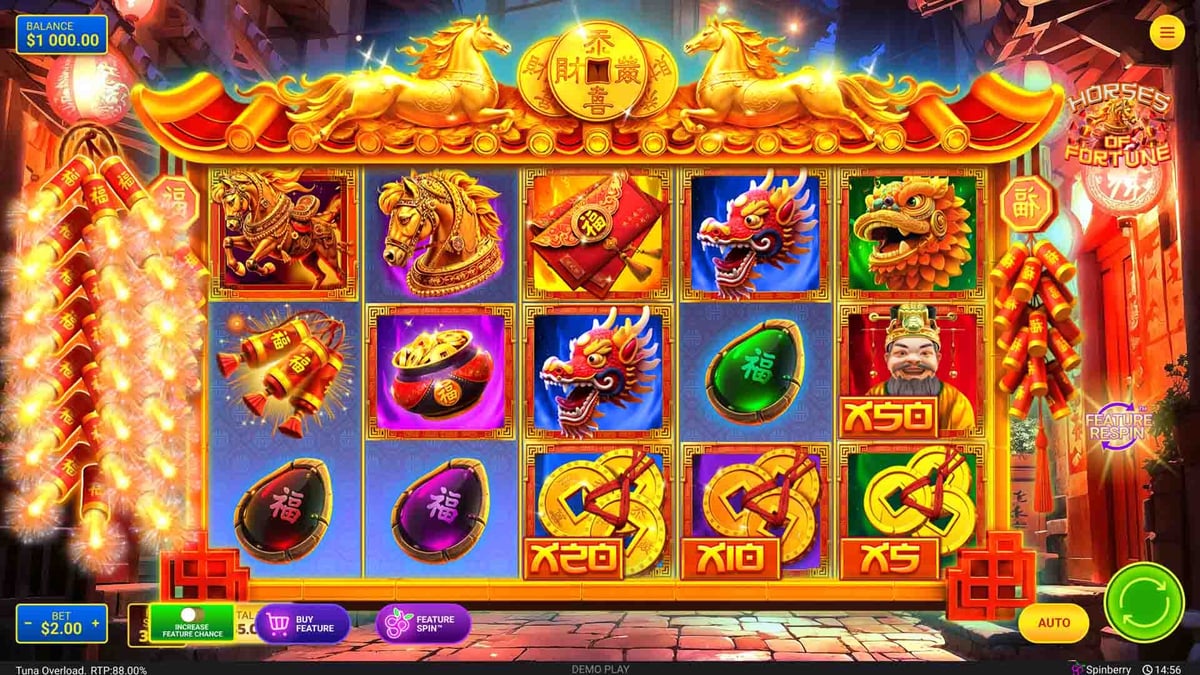Increase the bet with the plus button
1200x675 pixels.
pos(96,624)
